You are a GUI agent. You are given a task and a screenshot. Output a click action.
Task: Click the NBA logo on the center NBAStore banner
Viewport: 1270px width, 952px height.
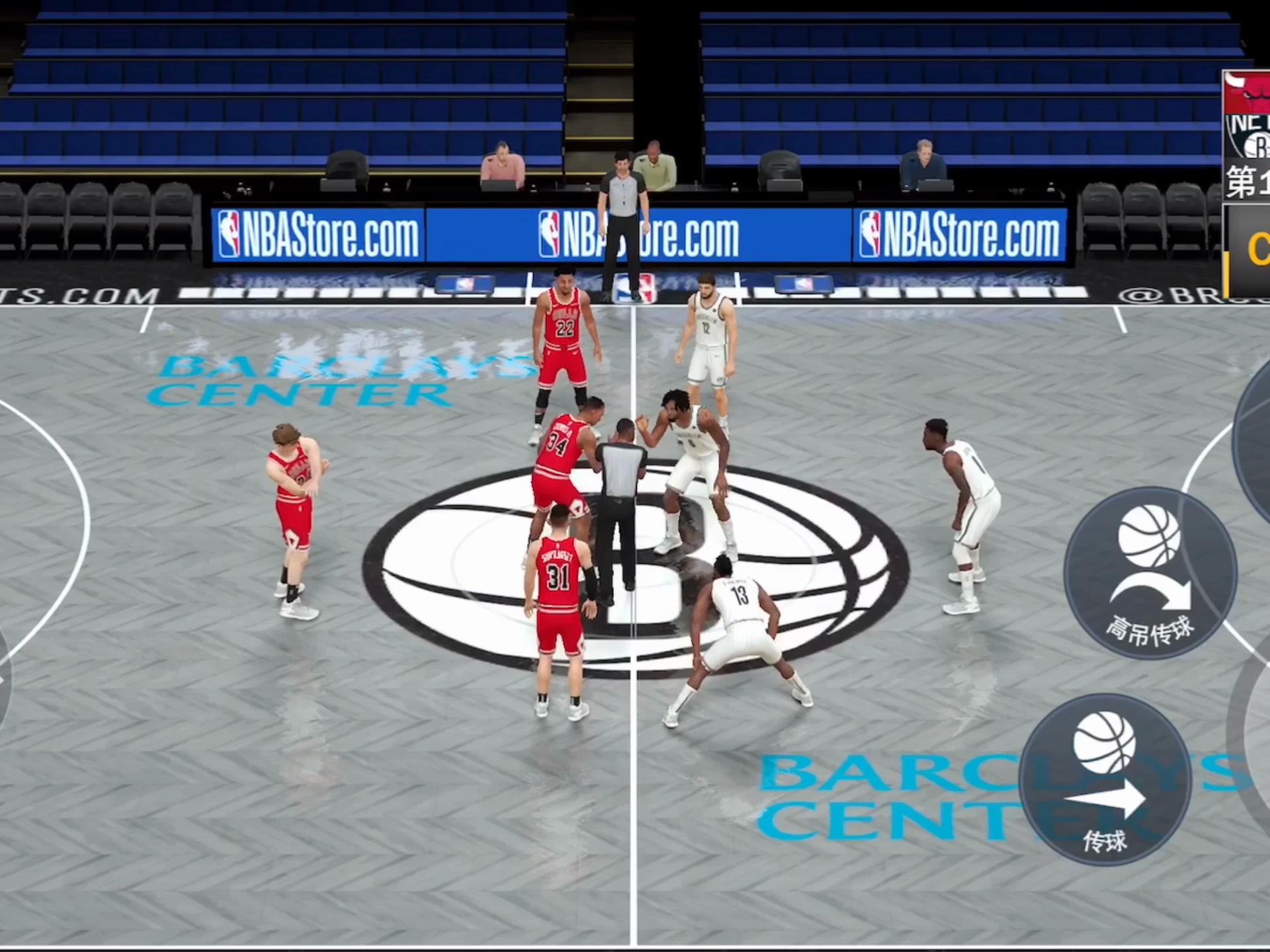pos(551,233)
